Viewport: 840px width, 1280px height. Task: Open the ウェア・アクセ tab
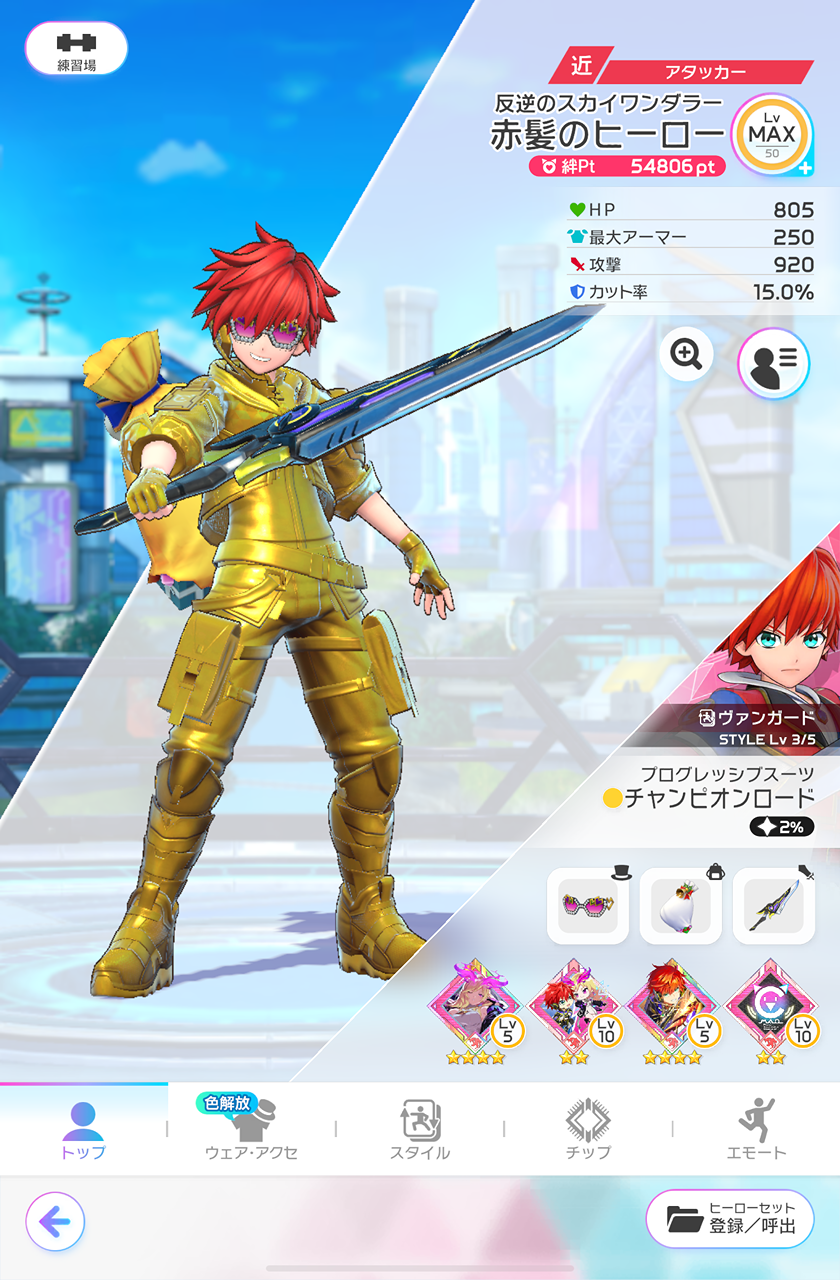(x=251, y=1129)
